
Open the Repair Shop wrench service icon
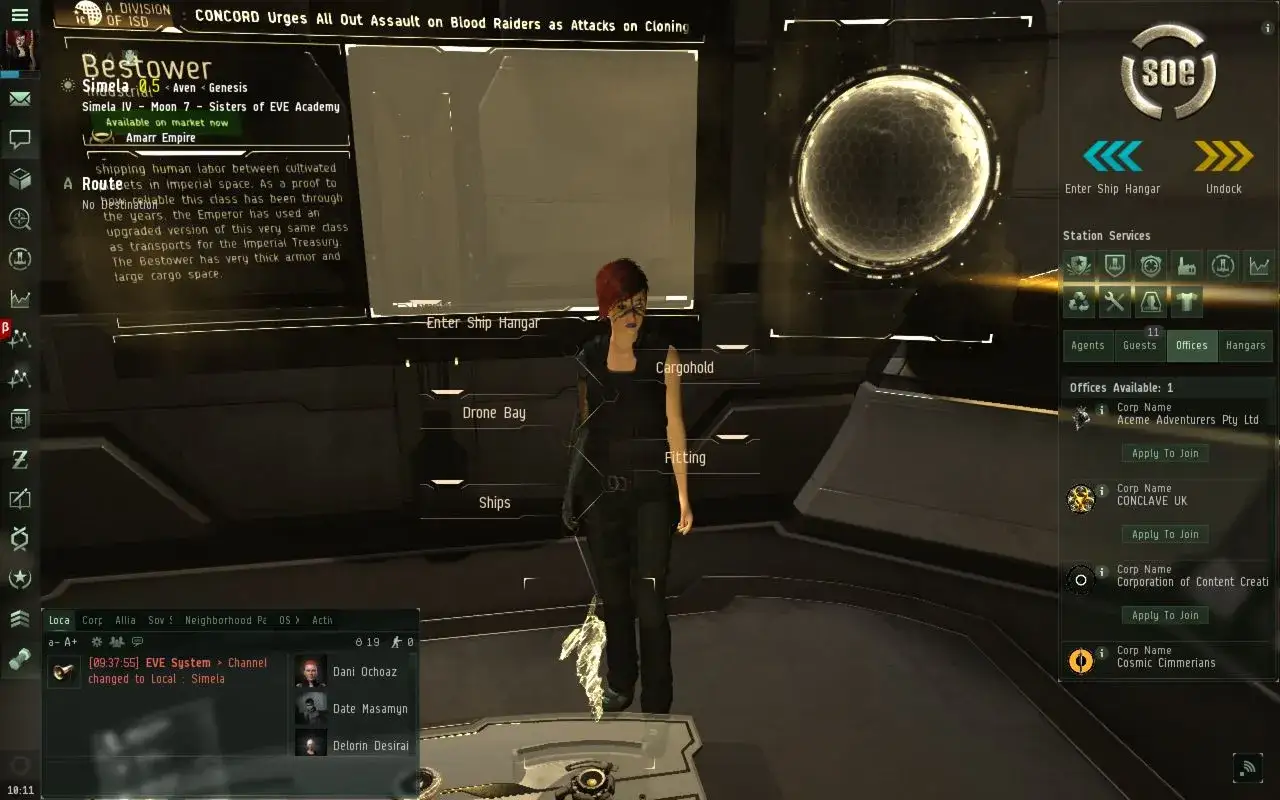1115,302
